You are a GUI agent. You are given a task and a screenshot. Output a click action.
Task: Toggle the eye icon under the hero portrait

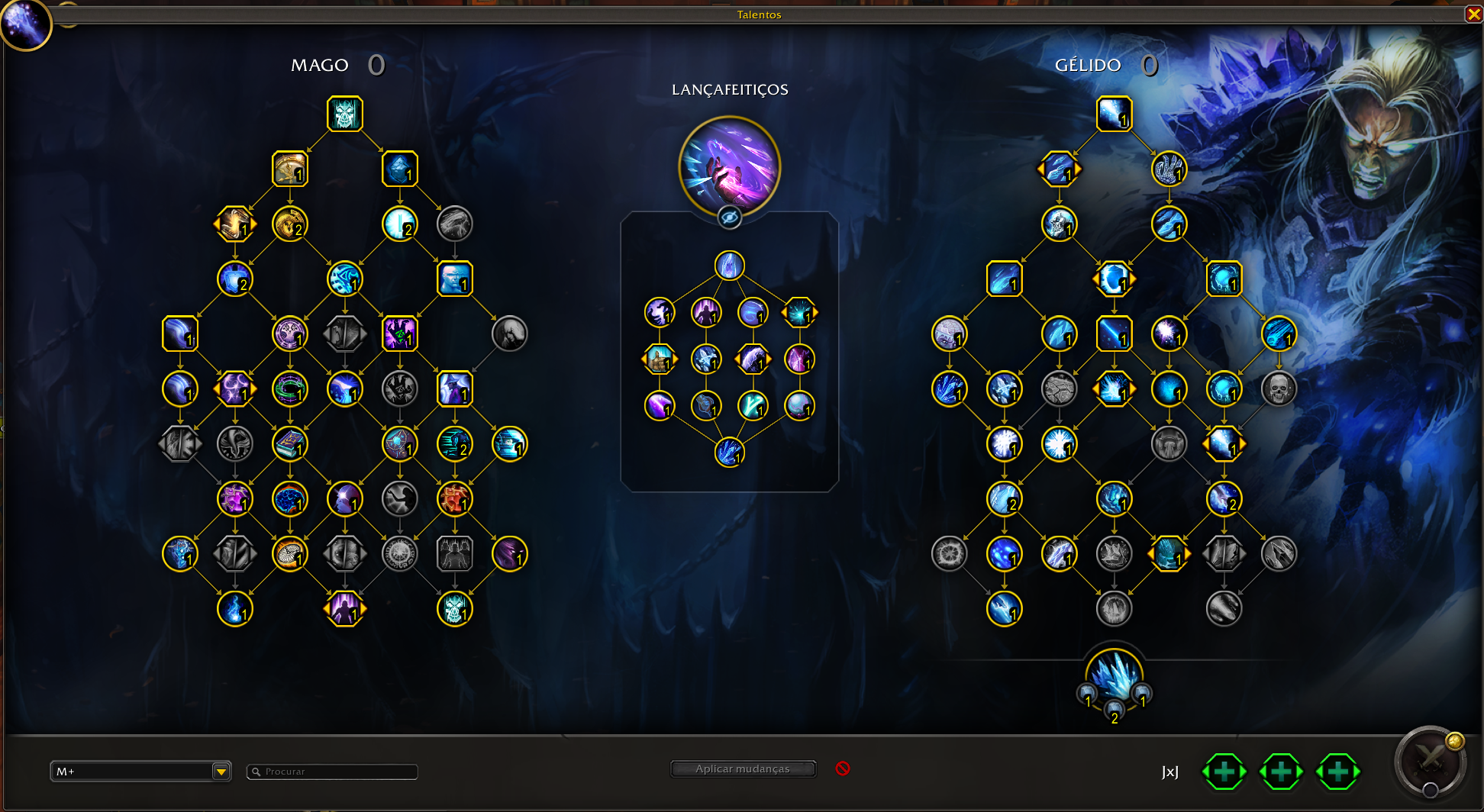point(729,218)
